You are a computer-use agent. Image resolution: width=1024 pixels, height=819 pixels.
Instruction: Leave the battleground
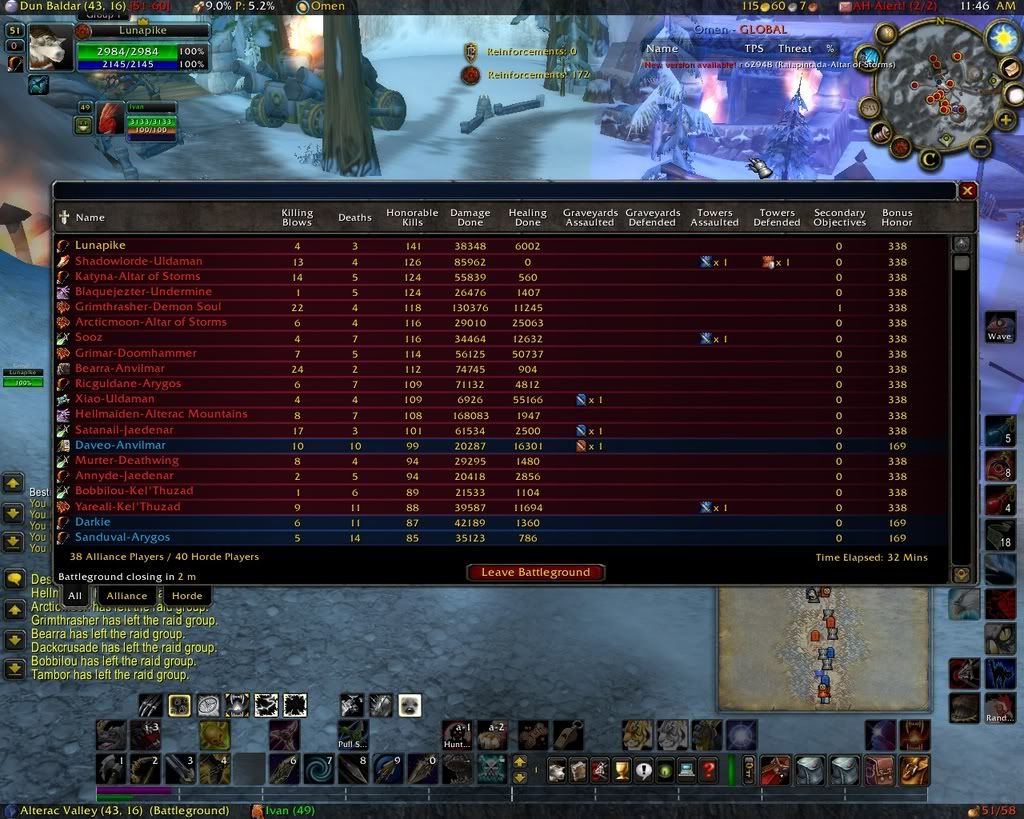(x=535, y=572)
